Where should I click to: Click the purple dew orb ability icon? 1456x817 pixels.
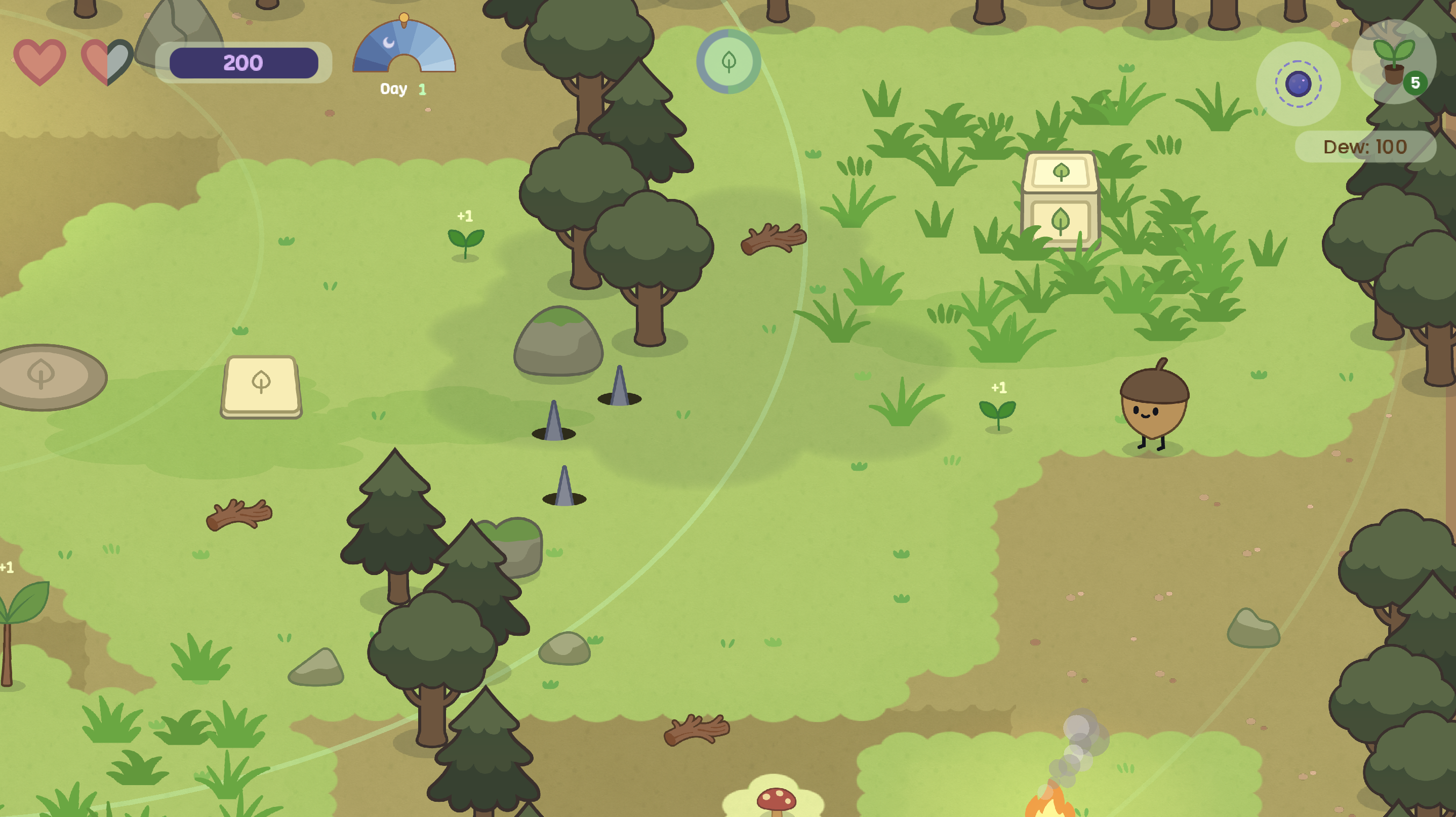(1298, 84)
